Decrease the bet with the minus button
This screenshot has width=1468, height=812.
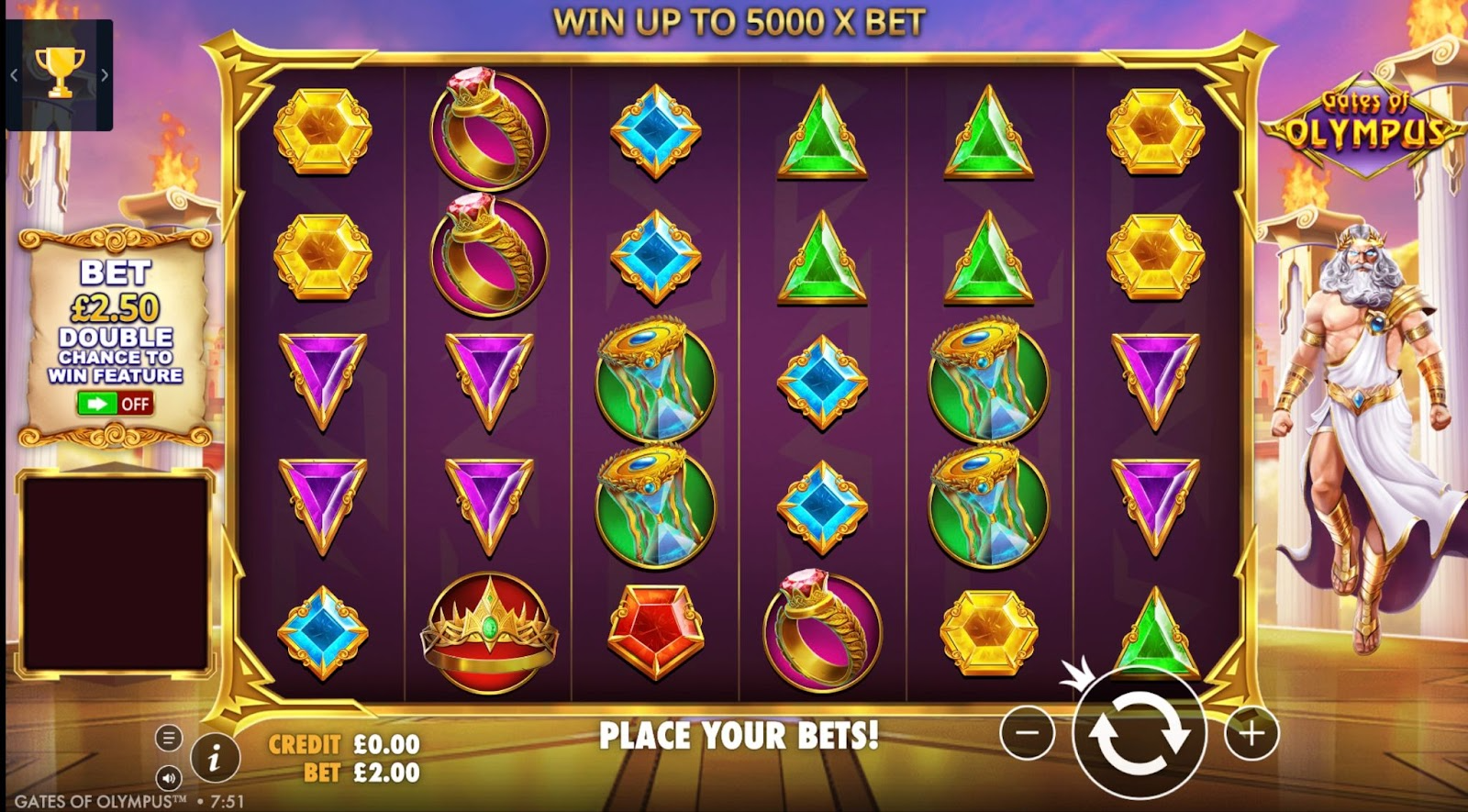click(x=1027, y=732)
